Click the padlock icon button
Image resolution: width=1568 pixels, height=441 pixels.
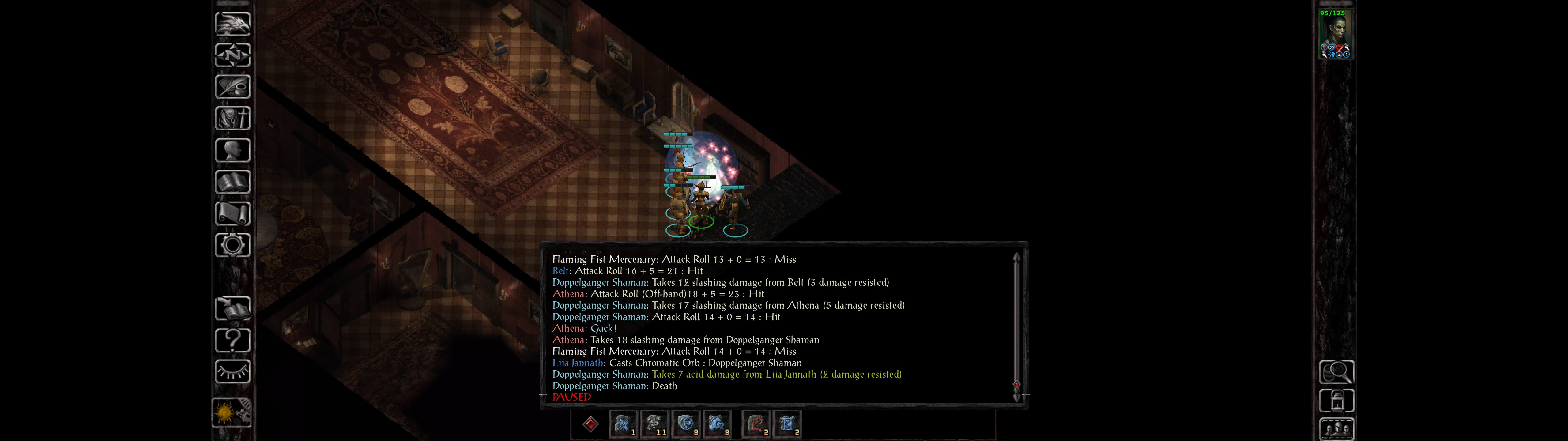[1336, 401]
